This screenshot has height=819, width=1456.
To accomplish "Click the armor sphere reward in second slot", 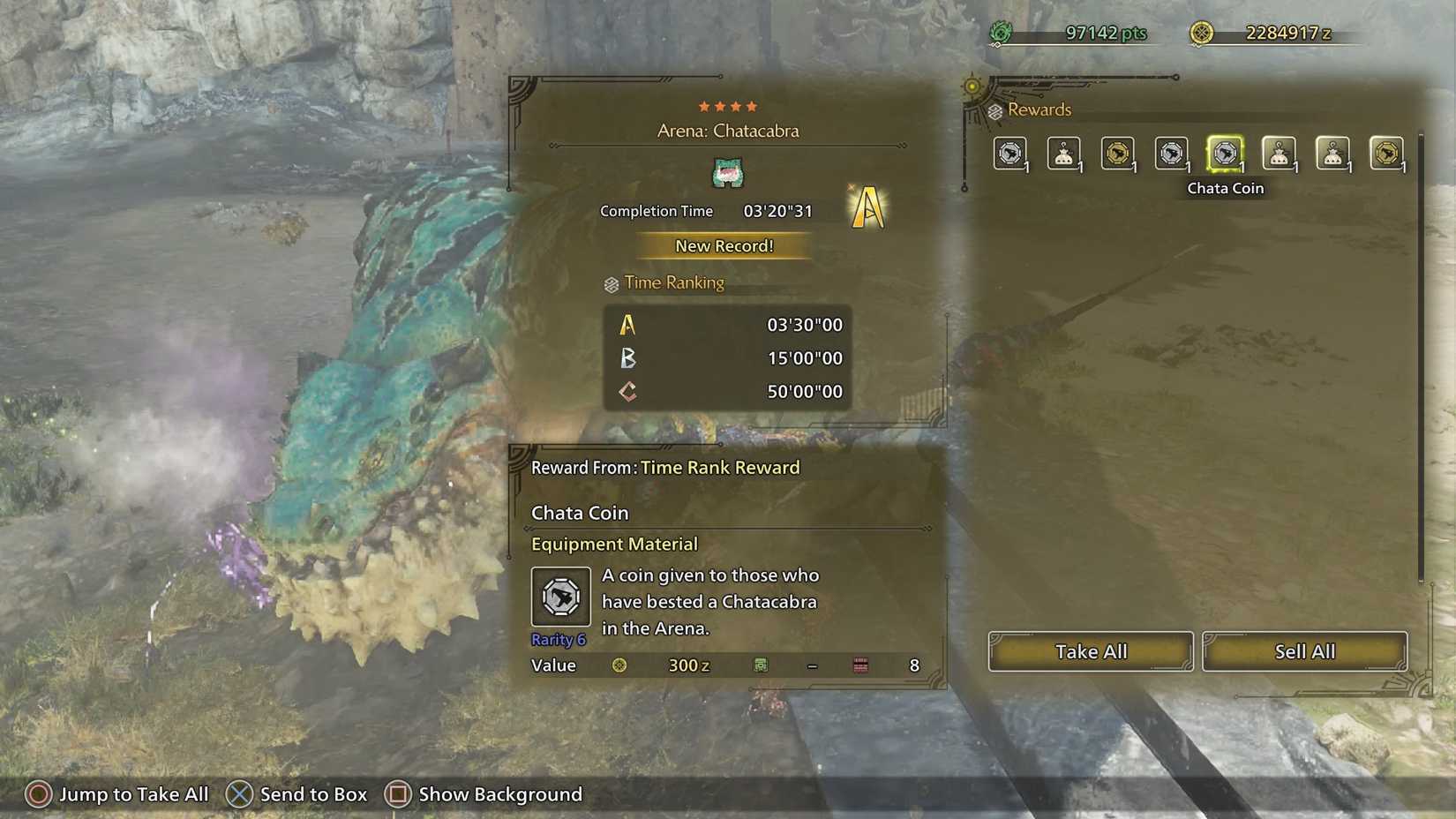I will pyautogui.click(x=1065, y=152).
